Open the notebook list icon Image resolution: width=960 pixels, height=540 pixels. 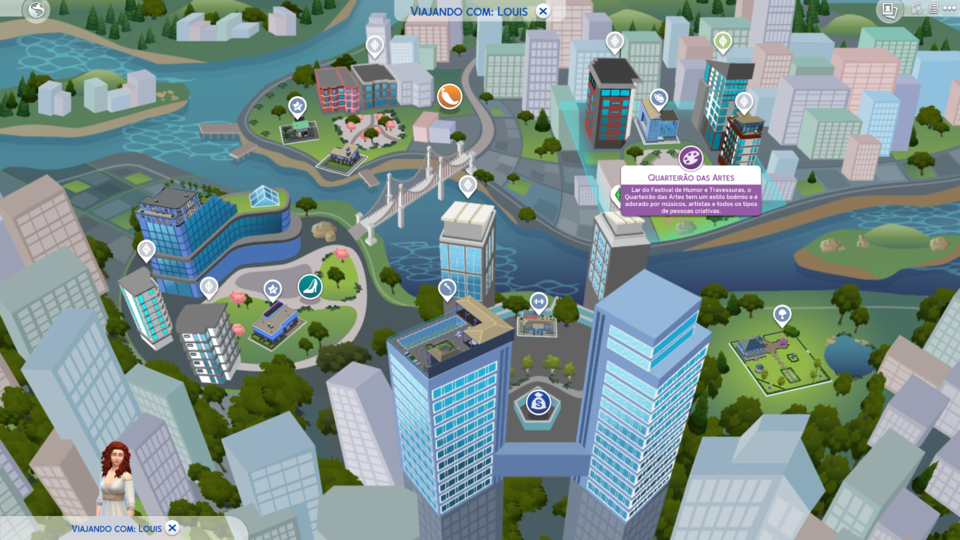click(933, 9)
